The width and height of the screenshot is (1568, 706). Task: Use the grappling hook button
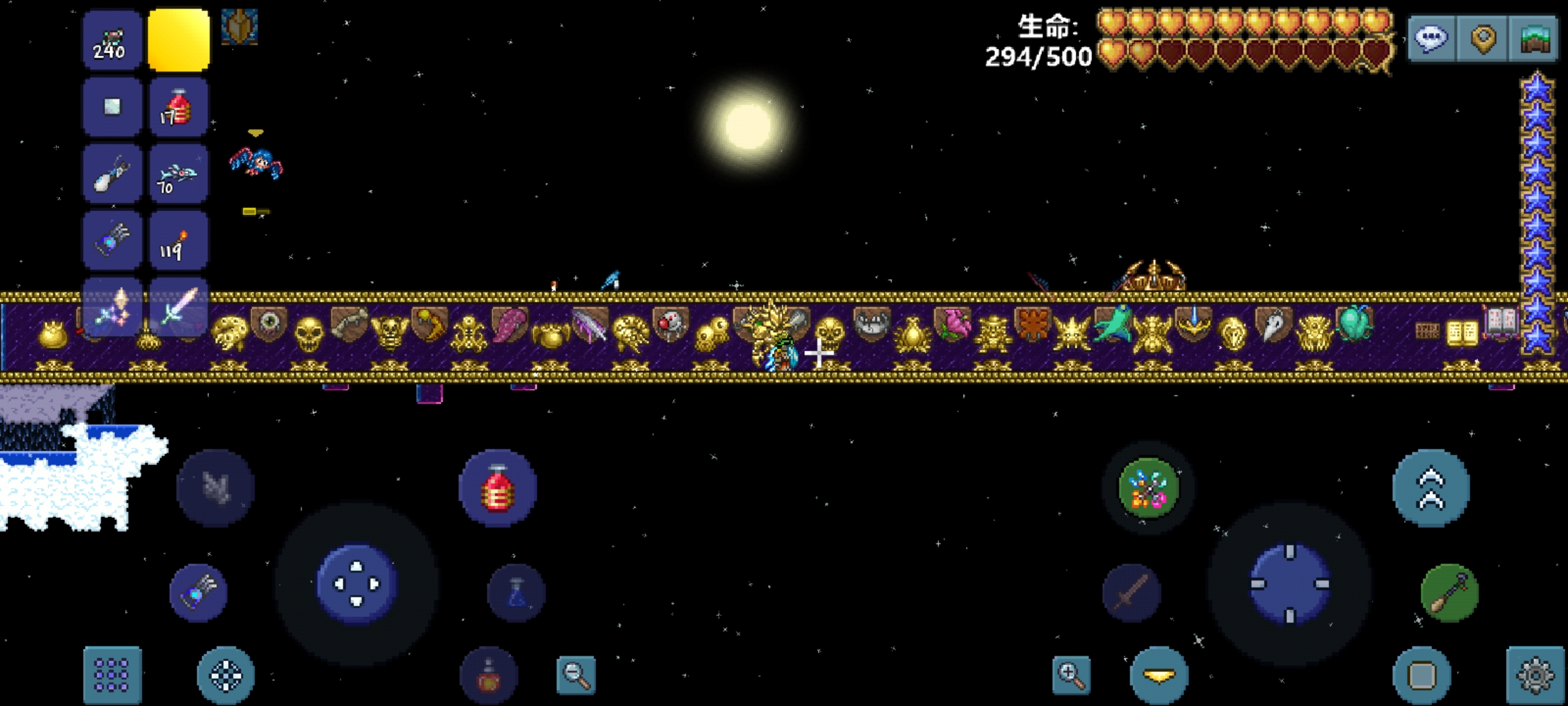point(1449,592)
